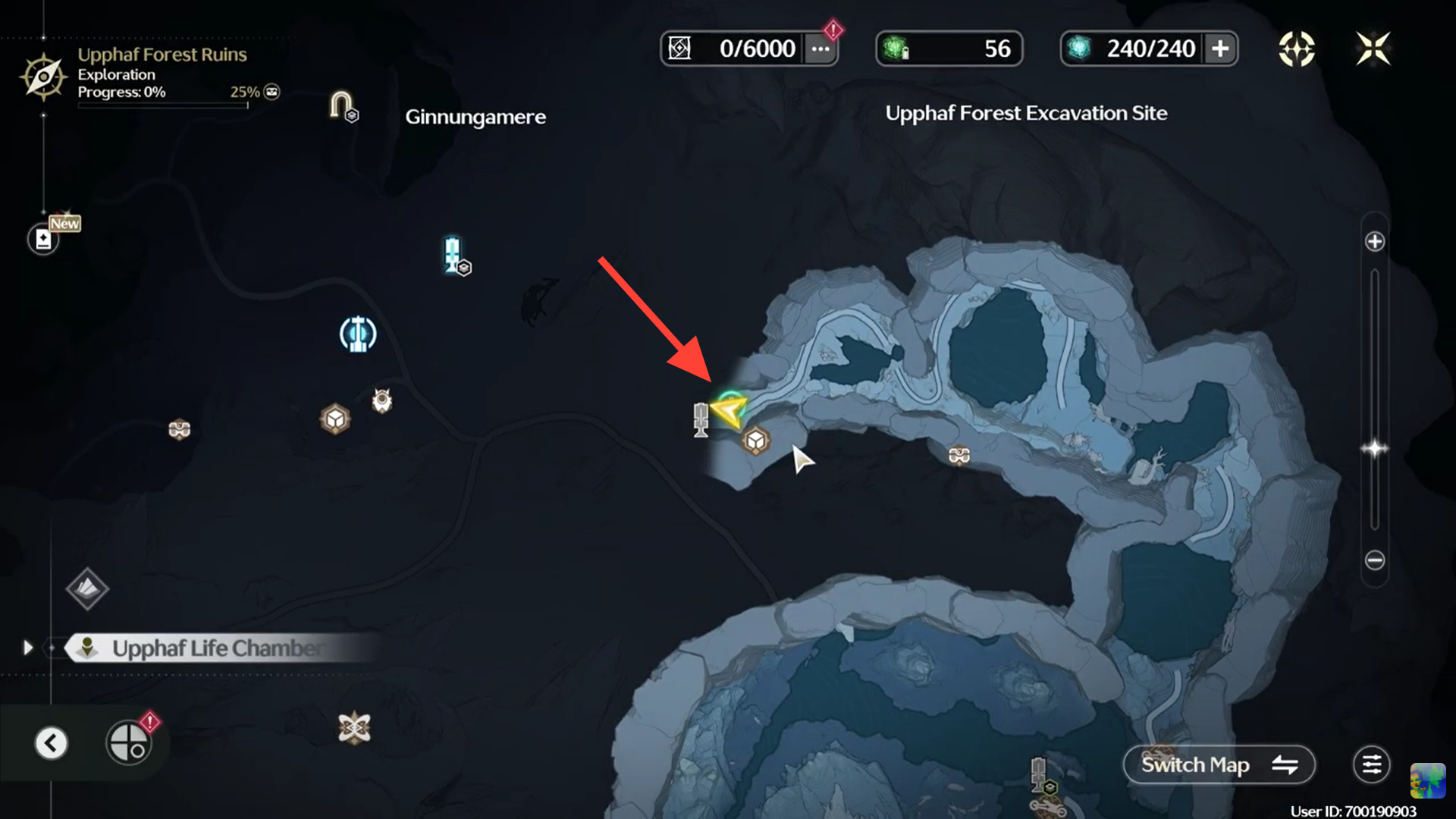Screen dimensions: 1456x819
Task: Open the target-shaped tracker icon
Action: (1297, 49)
